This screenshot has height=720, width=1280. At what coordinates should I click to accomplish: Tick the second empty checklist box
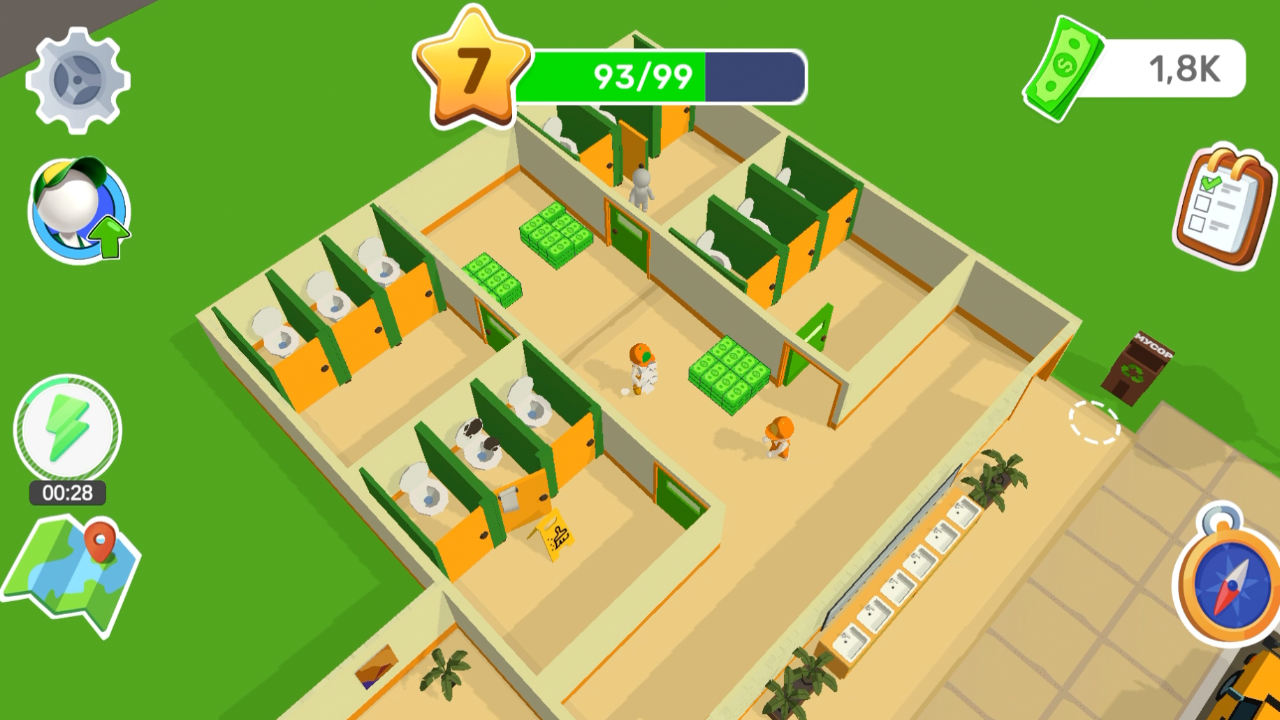point(1202,202)
